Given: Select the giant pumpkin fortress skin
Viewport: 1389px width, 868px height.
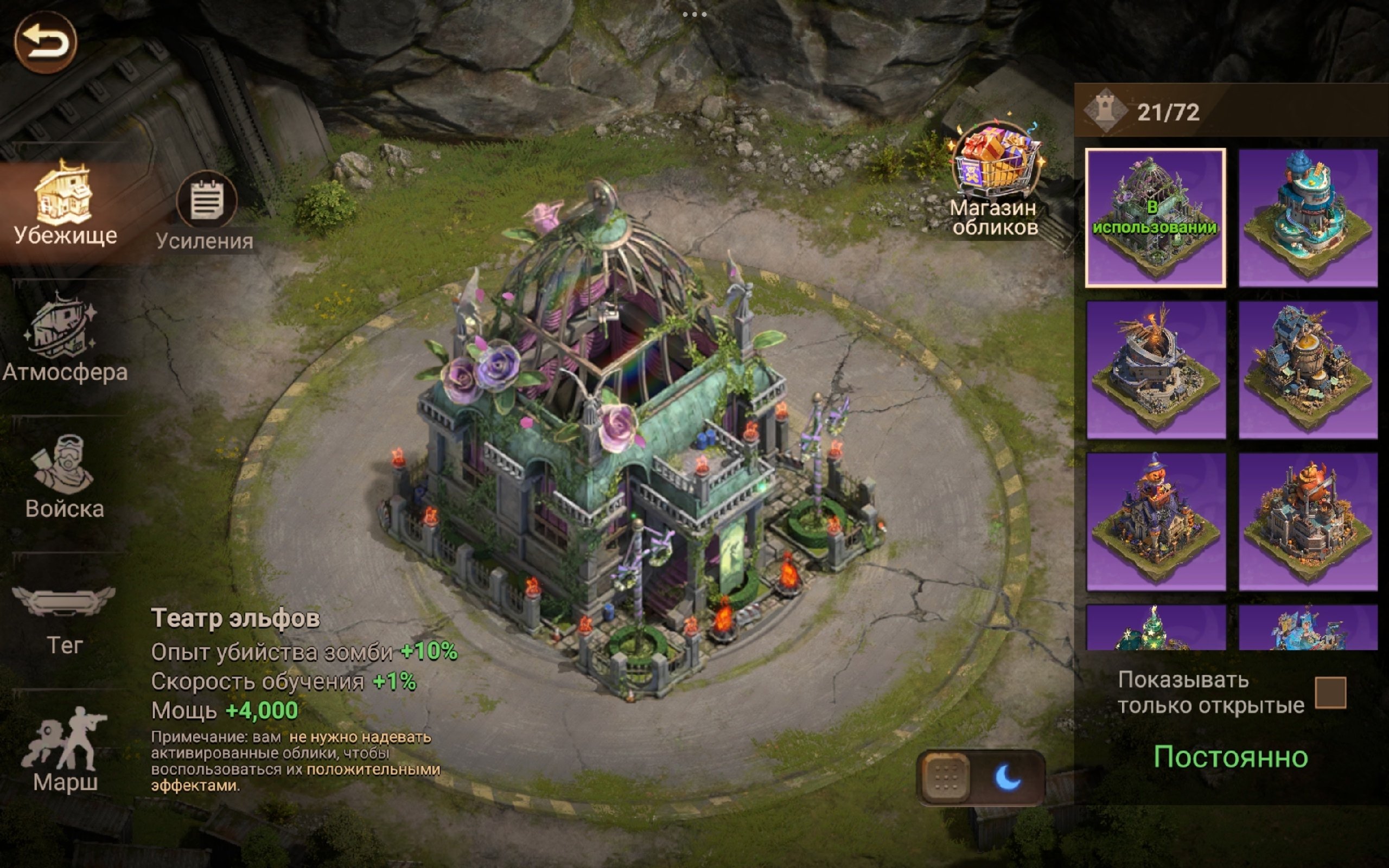Looking at the screenshot, I should pos(1308,522).
